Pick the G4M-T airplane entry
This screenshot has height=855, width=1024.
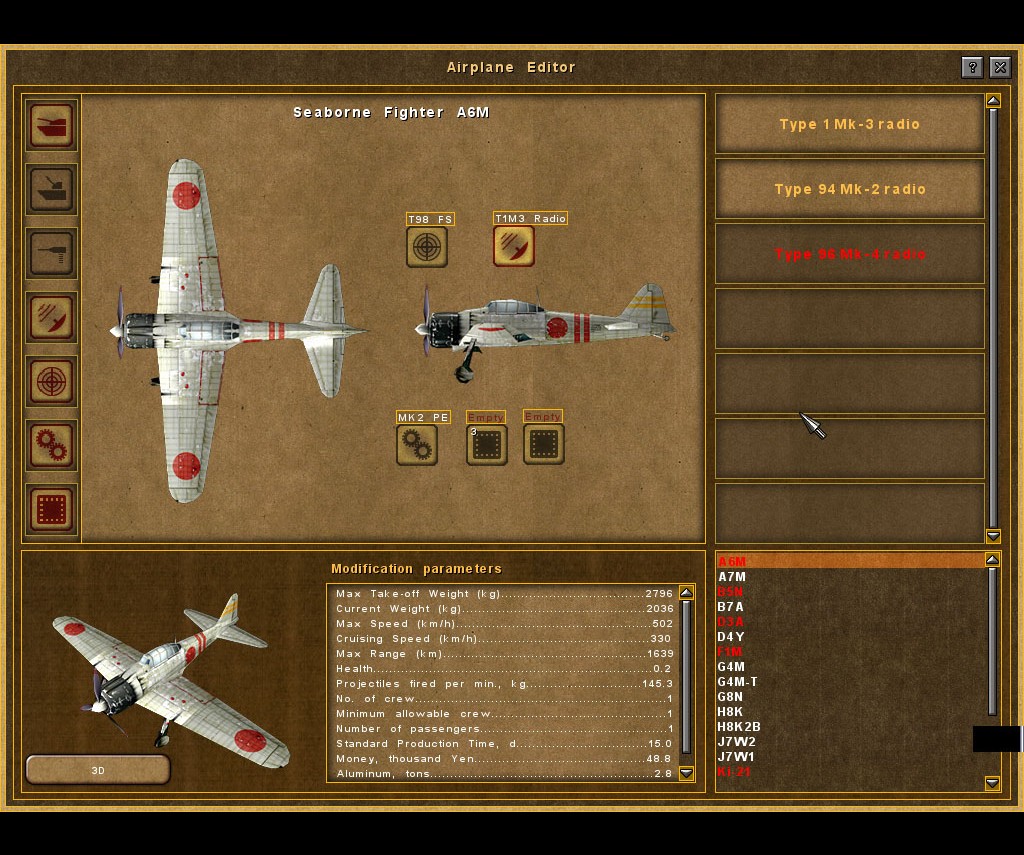[x=738, y=682]
